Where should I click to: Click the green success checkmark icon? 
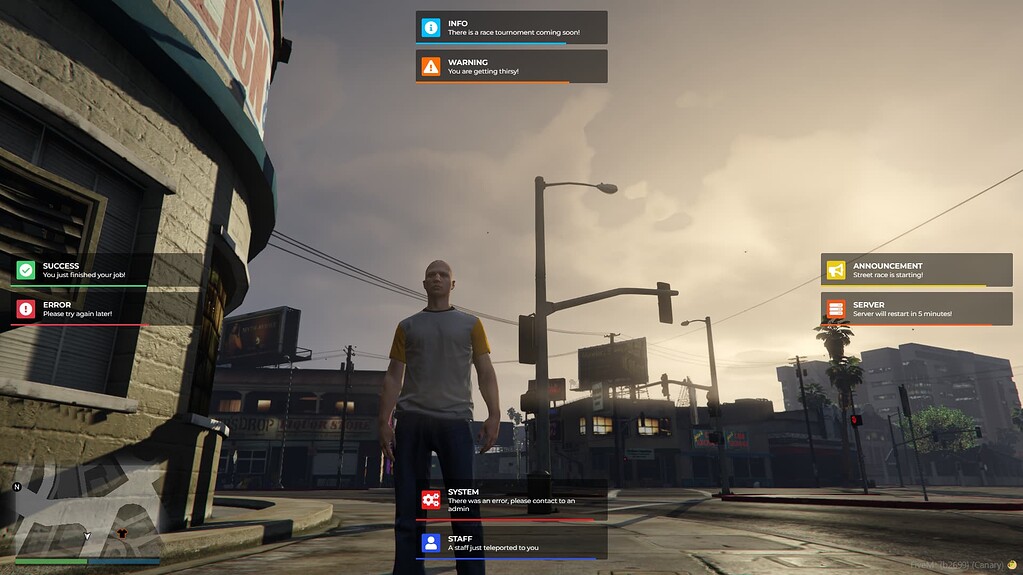[x=26, y=270]
